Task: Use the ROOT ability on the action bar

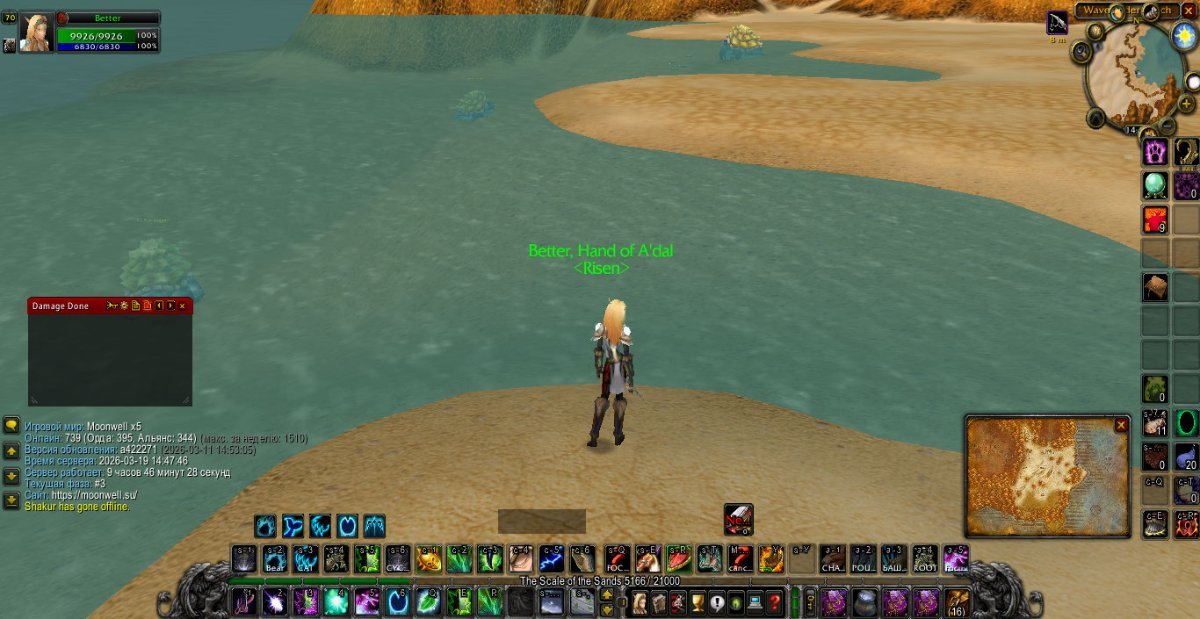Action: [925, 558]
